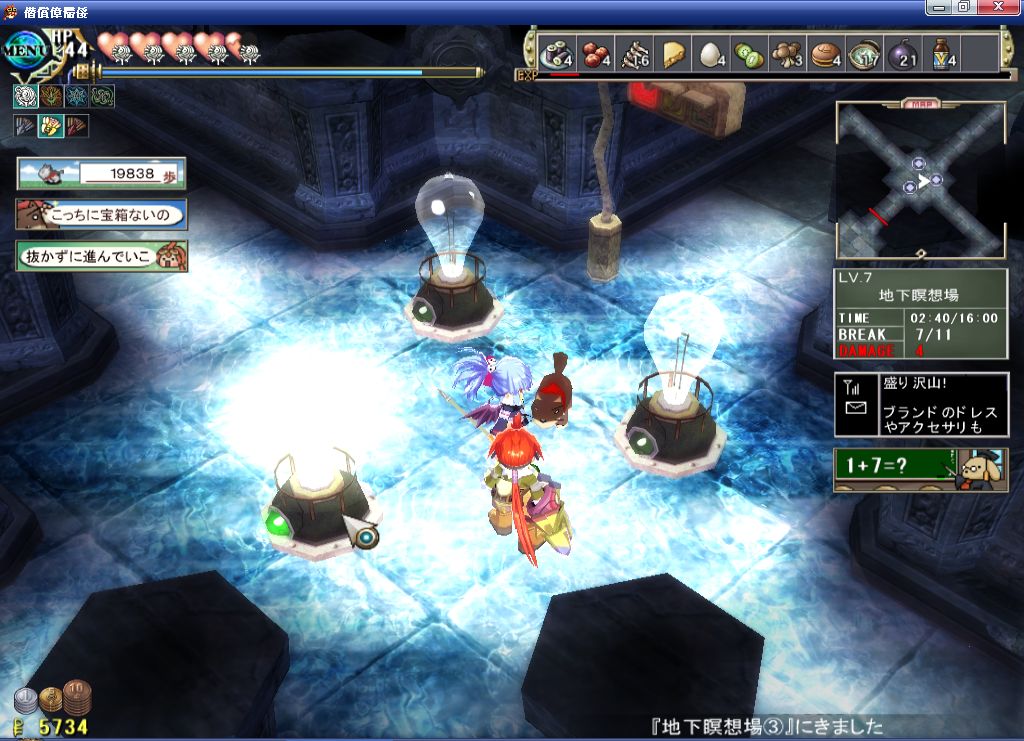Choose the highlighted yellow claw attack icon
Image resolution: width=1024 pixels, height=741 pixels.
point(50,126)
